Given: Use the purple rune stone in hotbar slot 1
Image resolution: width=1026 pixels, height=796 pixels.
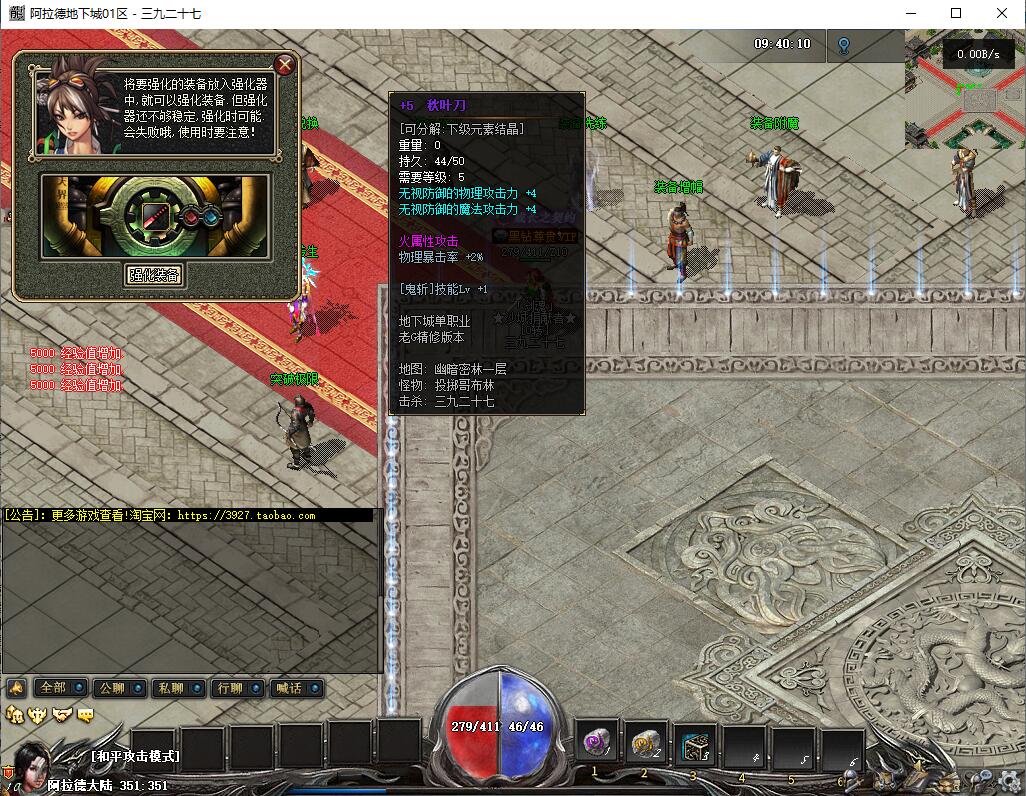Looking at the screenshot, I should [x=598, y=744].
